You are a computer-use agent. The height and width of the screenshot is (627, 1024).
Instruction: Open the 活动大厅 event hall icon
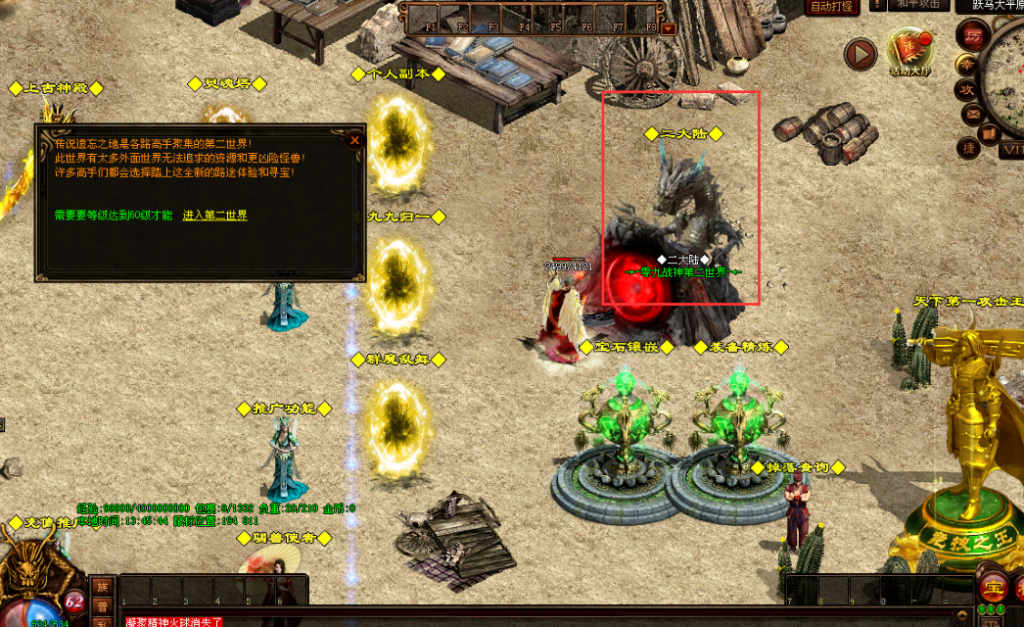[x=909, y=51]
